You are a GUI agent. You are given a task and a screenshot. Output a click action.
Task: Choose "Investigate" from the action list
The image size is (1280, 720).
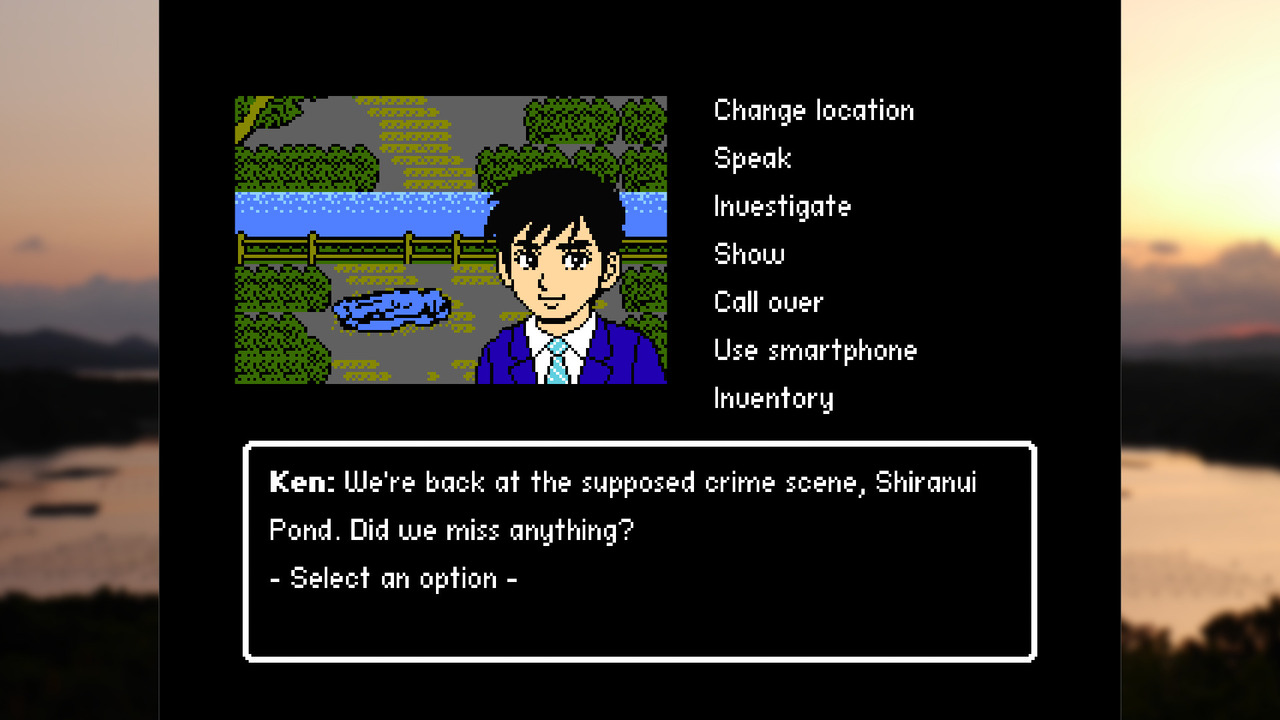[x=783, y=206]
